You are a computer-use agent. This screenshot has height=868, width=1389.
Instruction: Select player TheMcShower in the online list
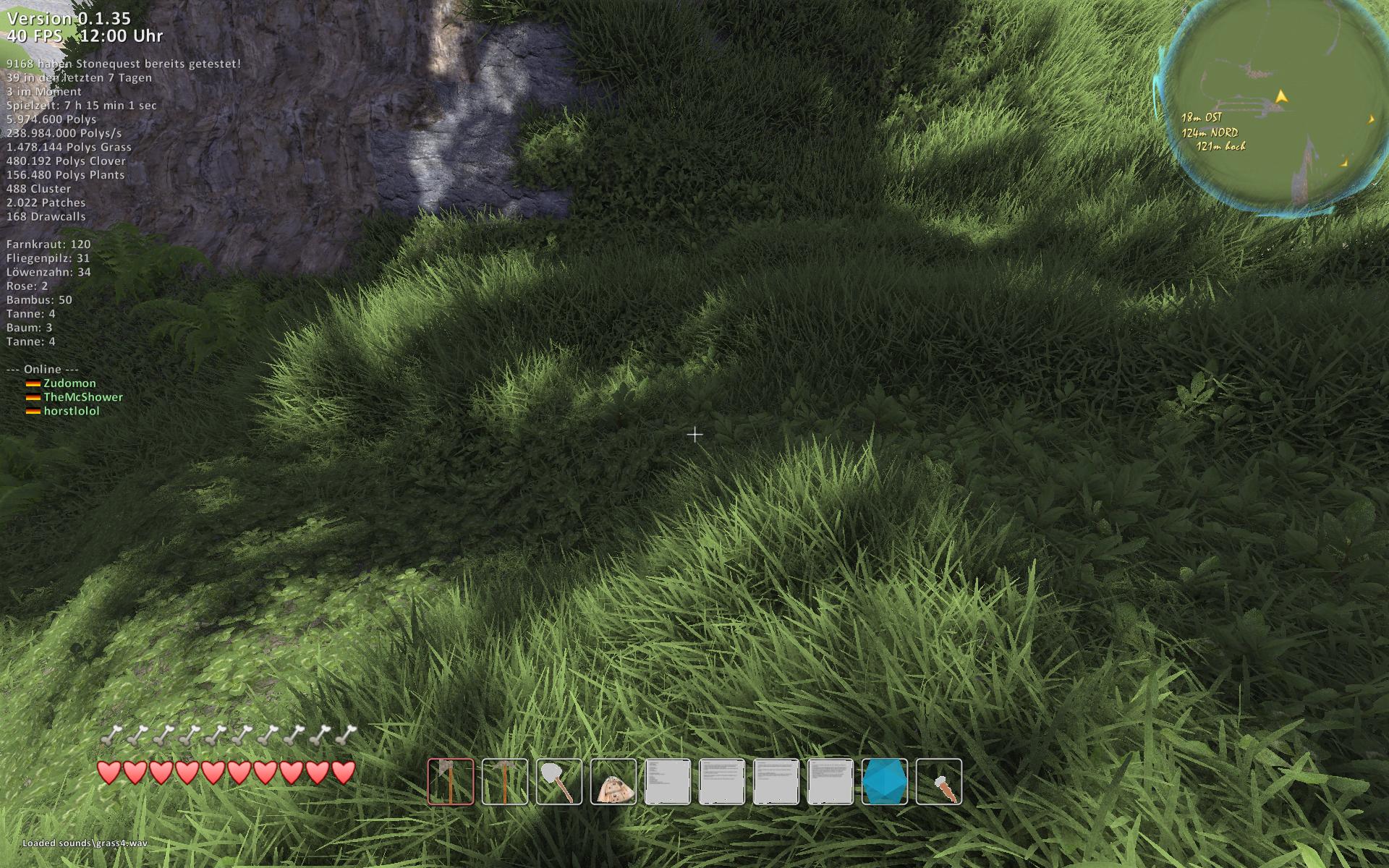point(83,397)
